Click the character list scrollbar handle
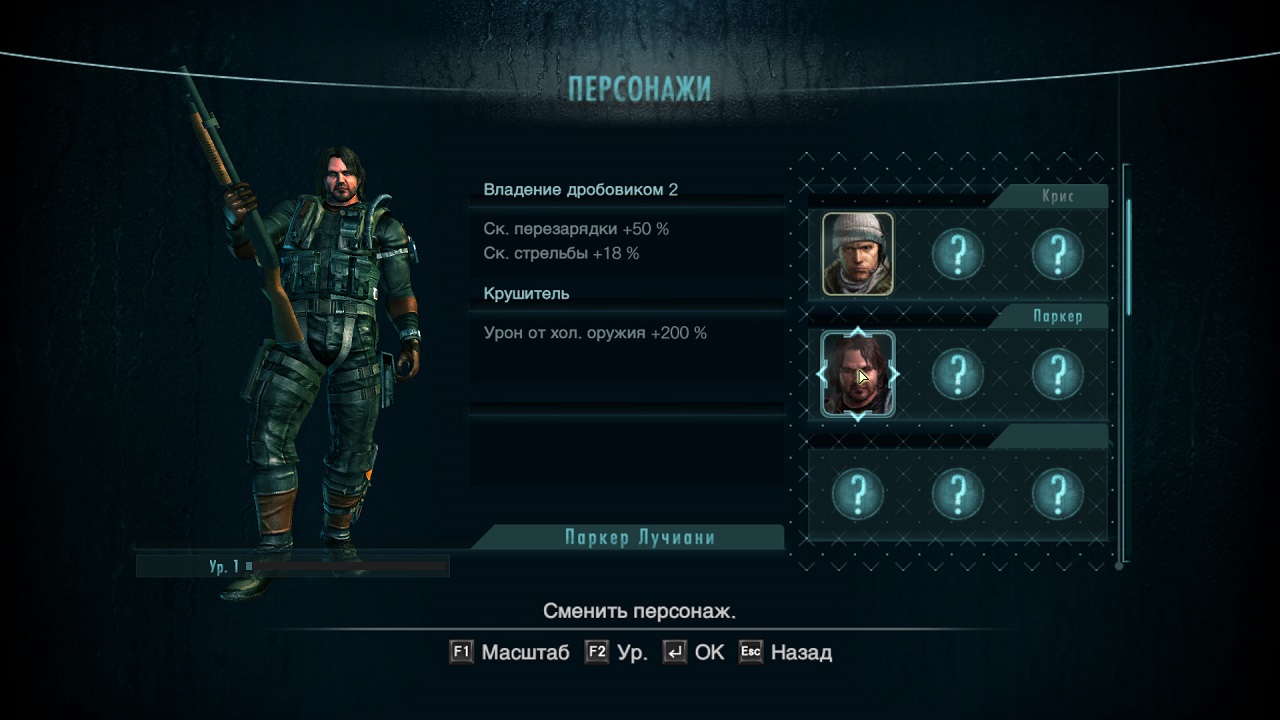This screenshot has width=1280, height=720. pos(1129,257)
